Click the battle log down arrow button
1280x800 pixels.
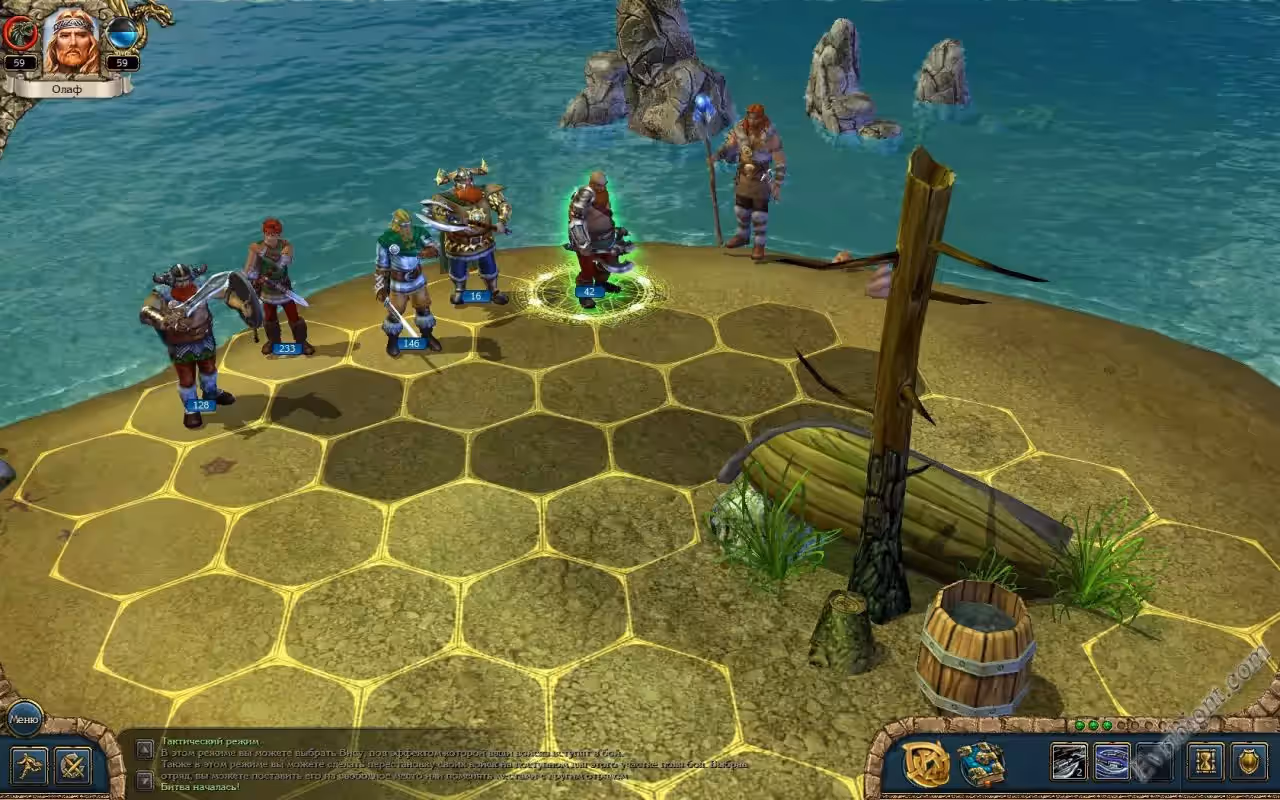coord(145,781)
